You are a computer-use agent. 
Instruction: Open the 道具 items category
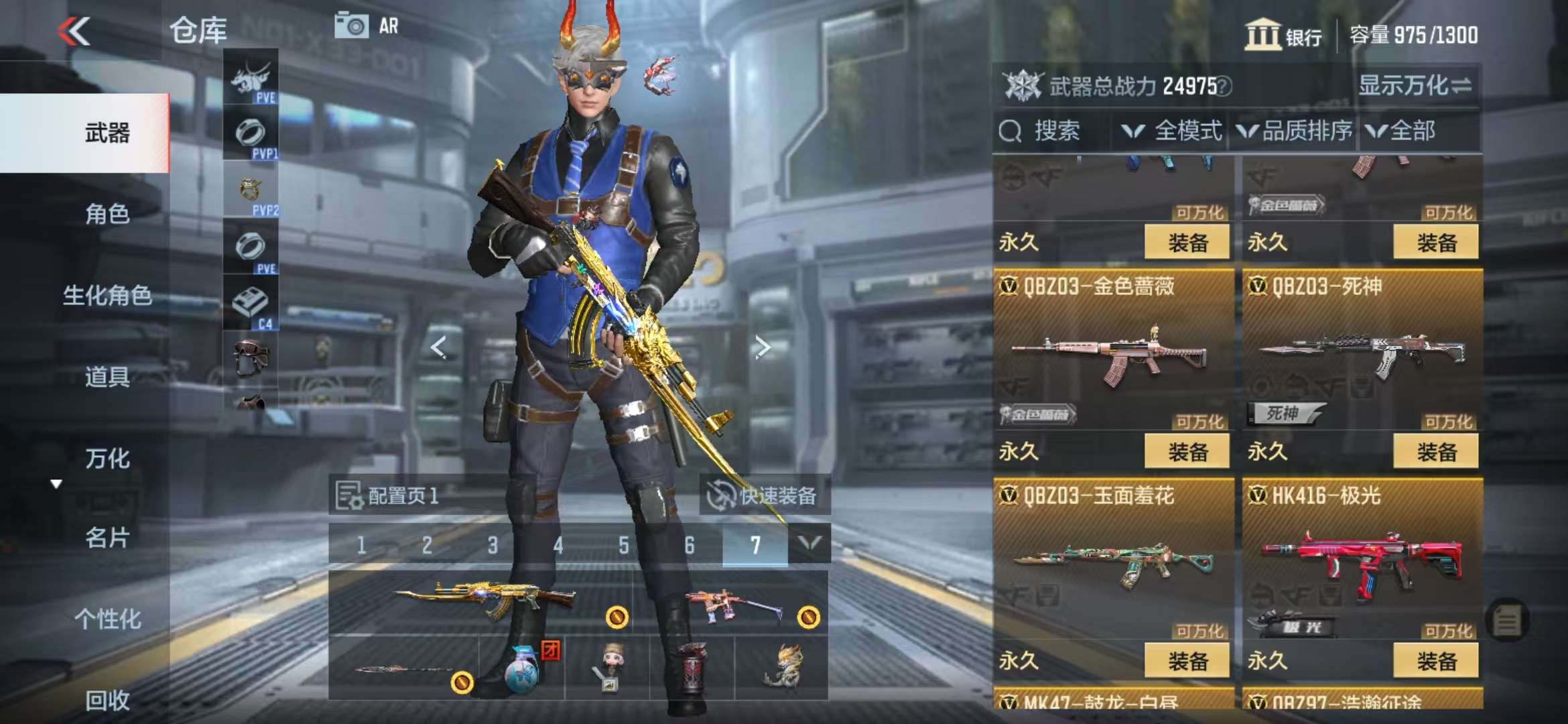point(107,377)
